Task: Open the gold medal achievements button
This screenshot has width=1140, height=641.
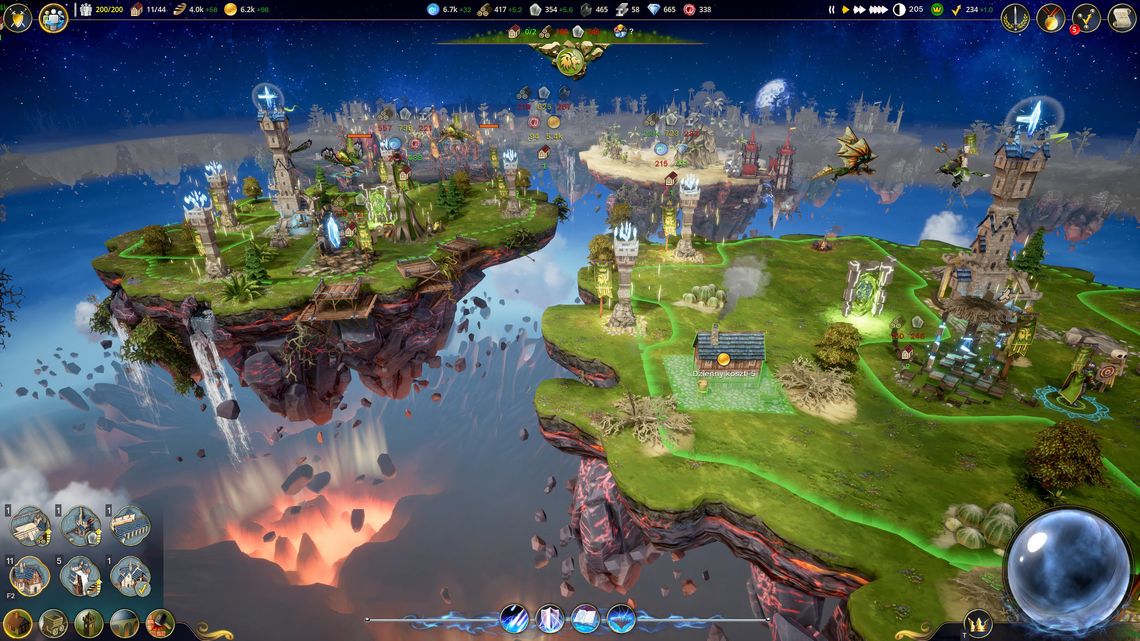Action: [x=1050, y=17]
